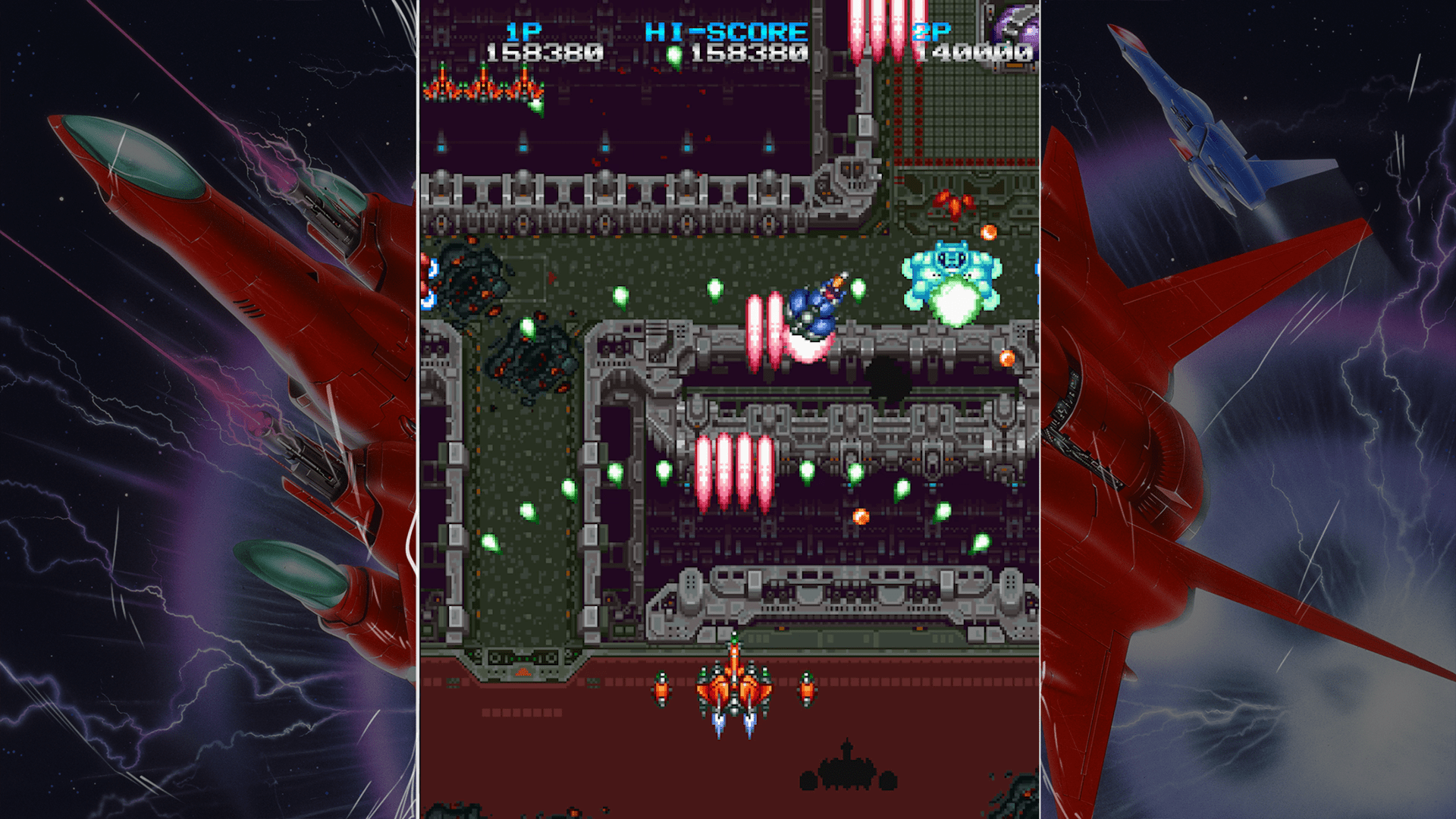The height and width of the screenshot is (819, 1456).
Task: Select the 1P label in the HUD
Action: click(523, 32)
